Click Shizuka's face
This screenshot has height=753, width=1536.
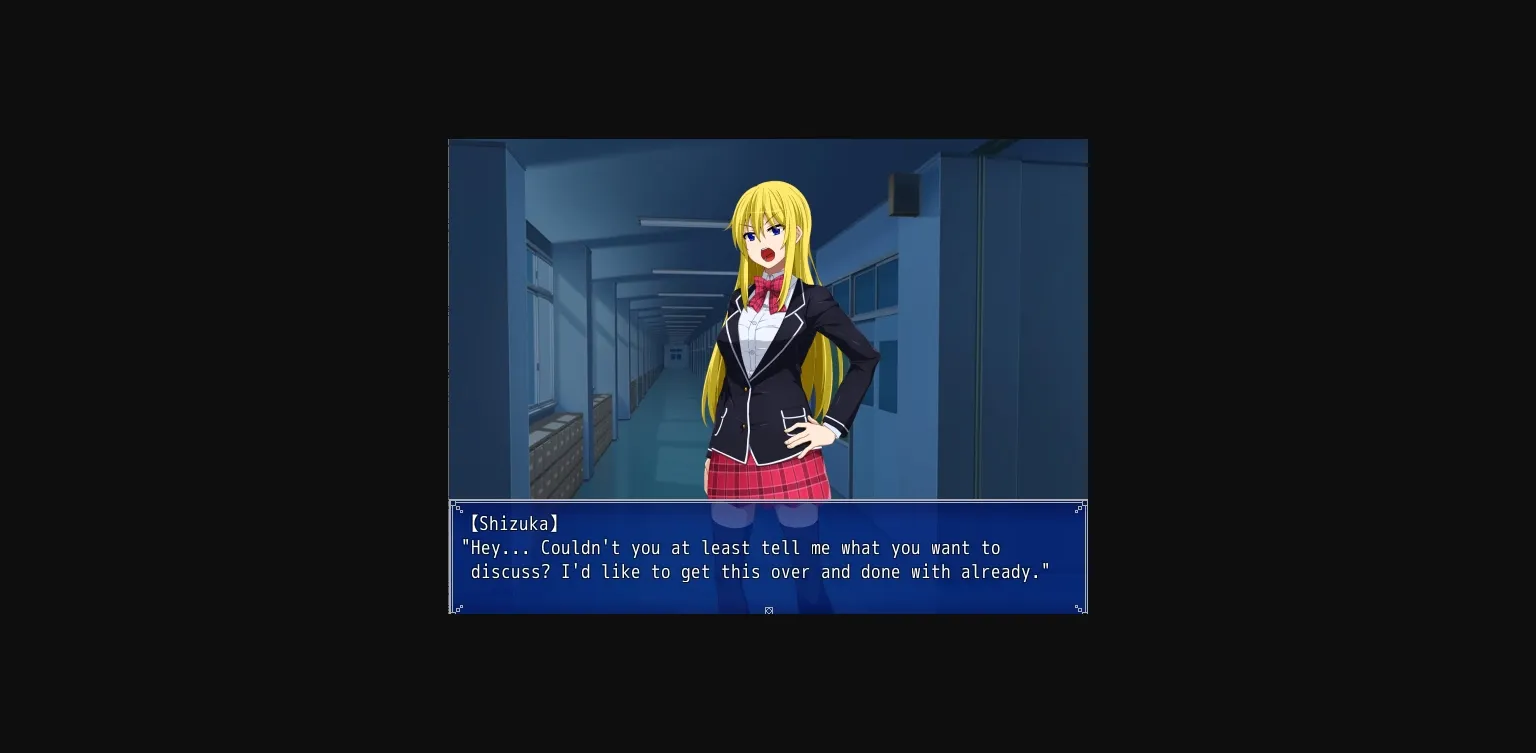[765, 235]
